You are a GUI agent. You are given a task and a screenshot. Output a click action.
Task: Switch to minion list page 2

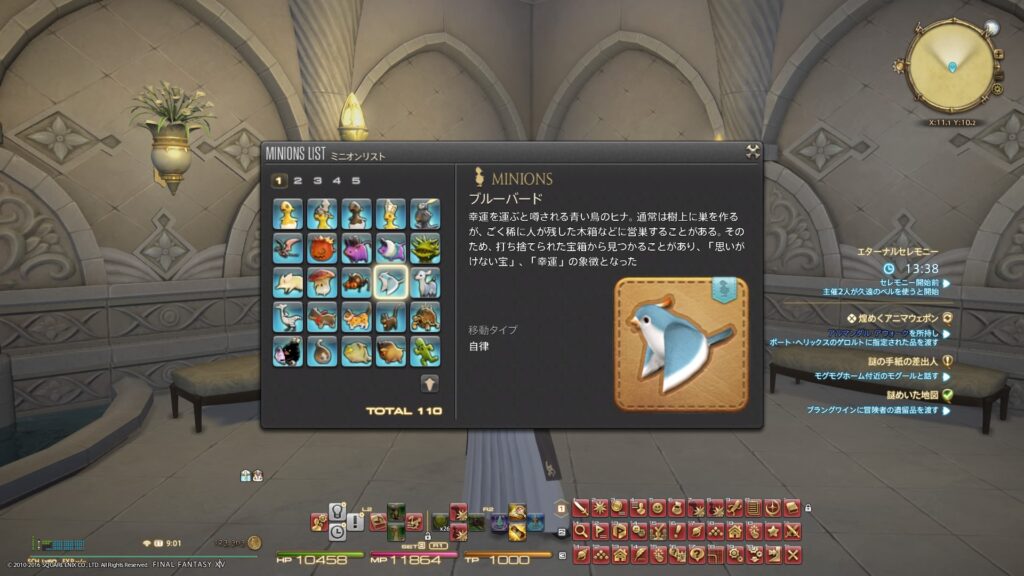(x=298, y=181)
